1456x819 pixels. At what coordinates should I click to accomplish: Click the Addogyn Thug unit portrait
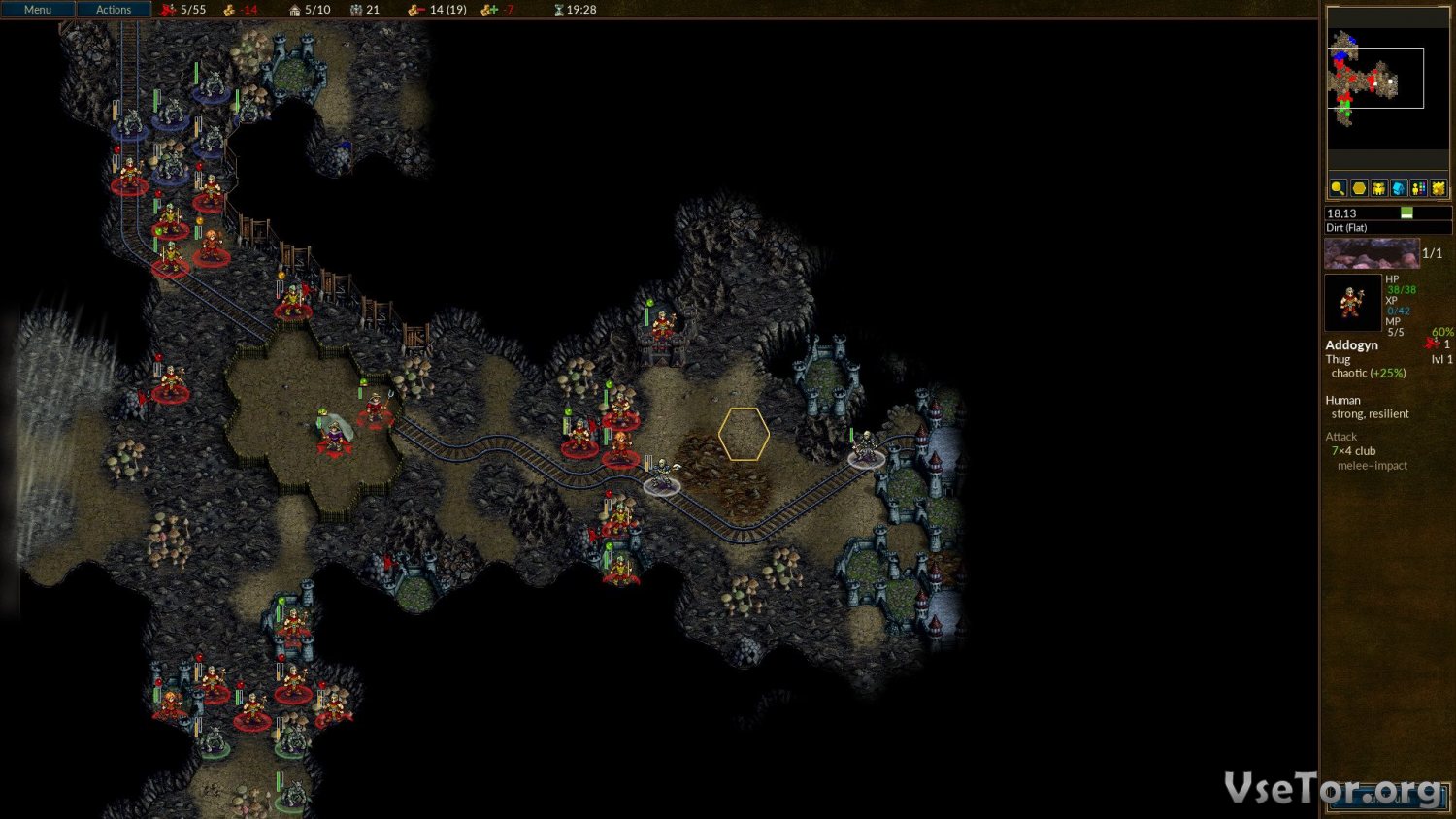point(1352,303)
